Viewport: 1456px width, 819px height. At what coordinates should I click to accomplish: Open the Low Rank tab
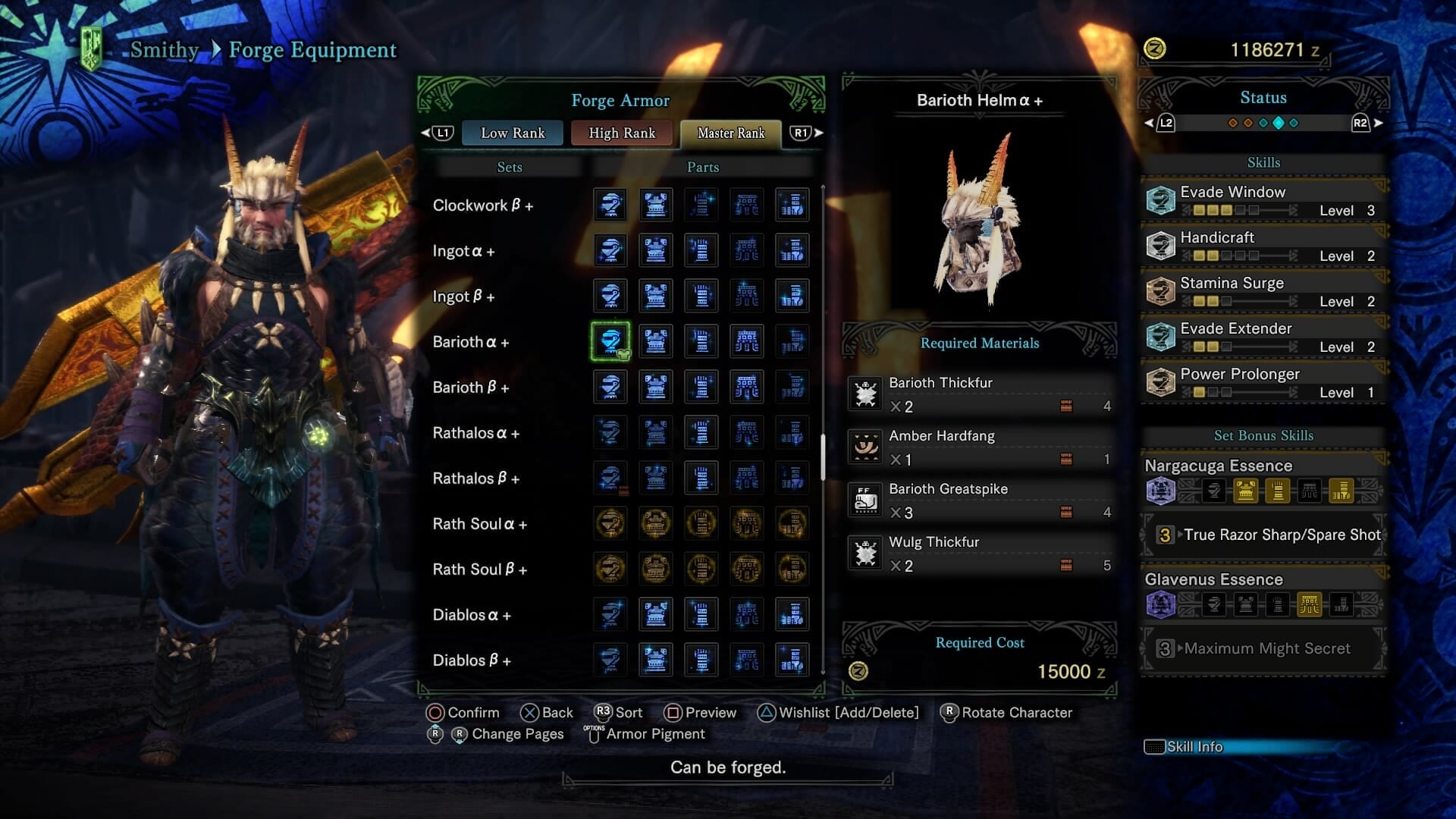pos(512,133)
